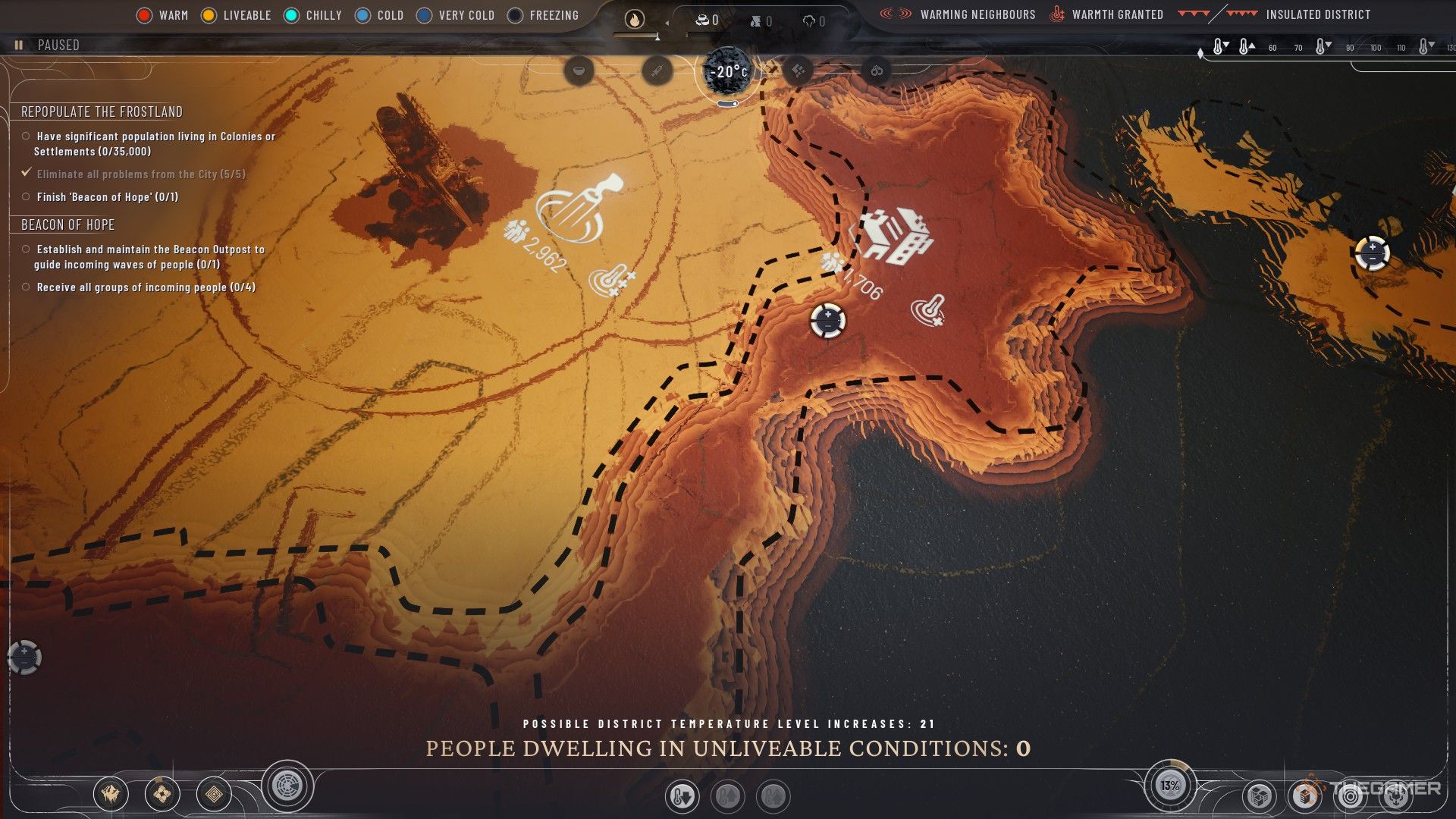Click the -20°C temperature dial
The height and width of the screenshot is (819, 1456).
727,72
